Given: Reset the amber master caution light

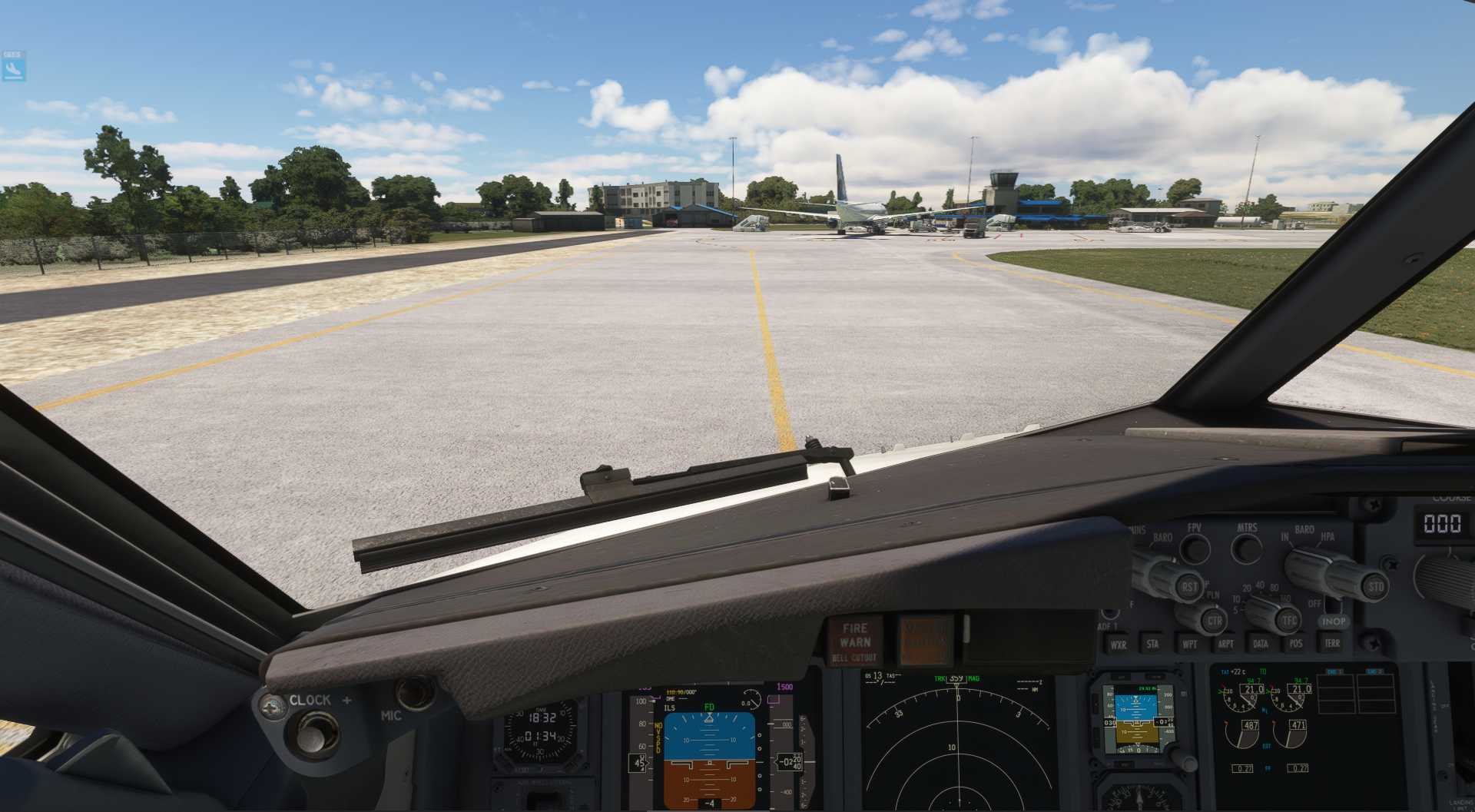Looking at the screenshot, I should pos(925,639).
